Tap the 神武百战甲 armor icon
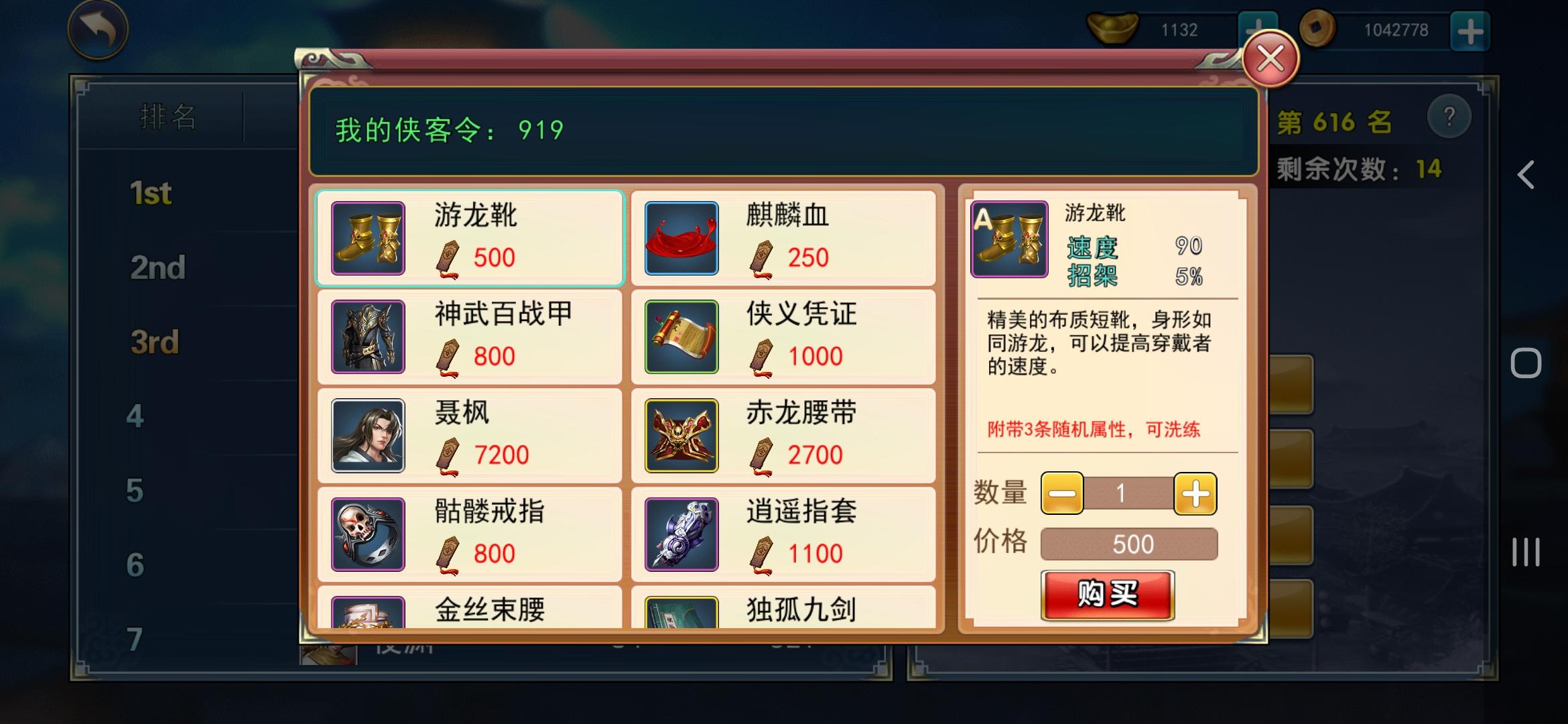 coord(367,338)
